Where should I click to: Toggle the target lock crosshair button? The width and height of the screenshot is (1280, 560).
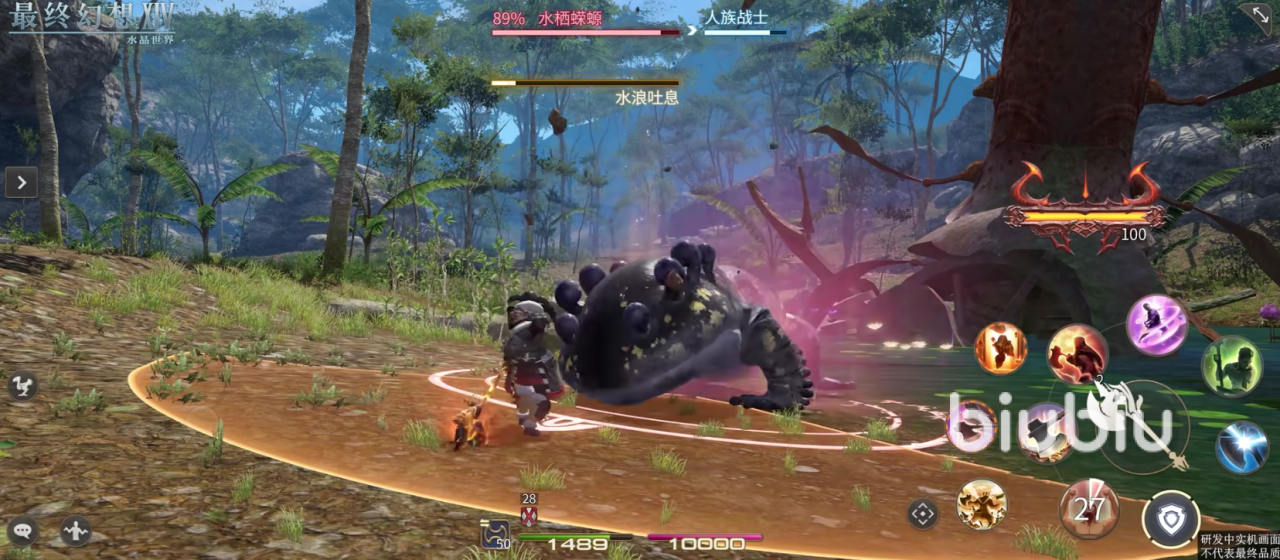tap(922, 514)
